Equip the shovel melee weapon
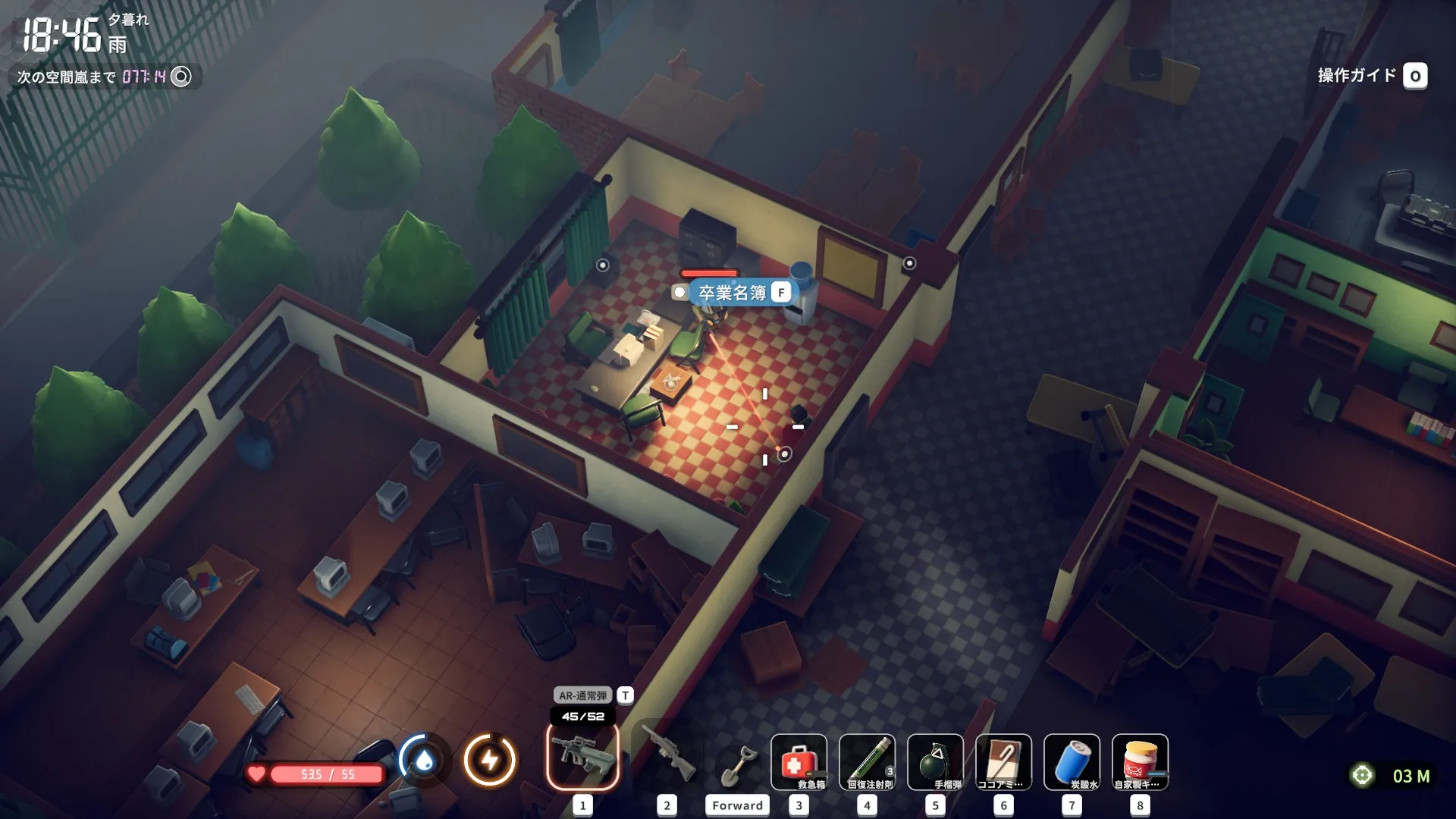Image resolution: width=1456 pixels, height=819 pixels. [737, 764]
